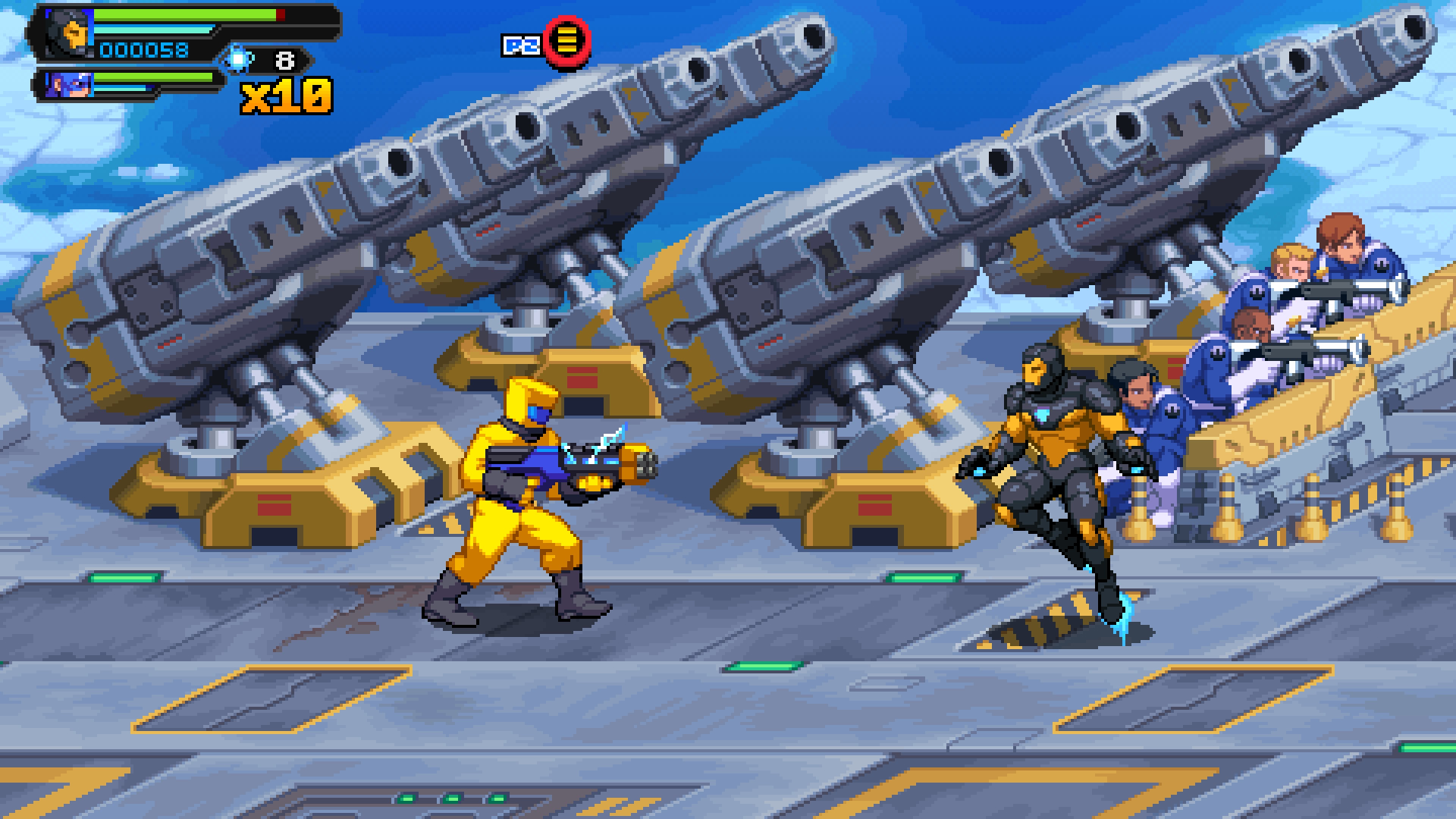Click the armored hero portrait

click(x=68, y=33)
